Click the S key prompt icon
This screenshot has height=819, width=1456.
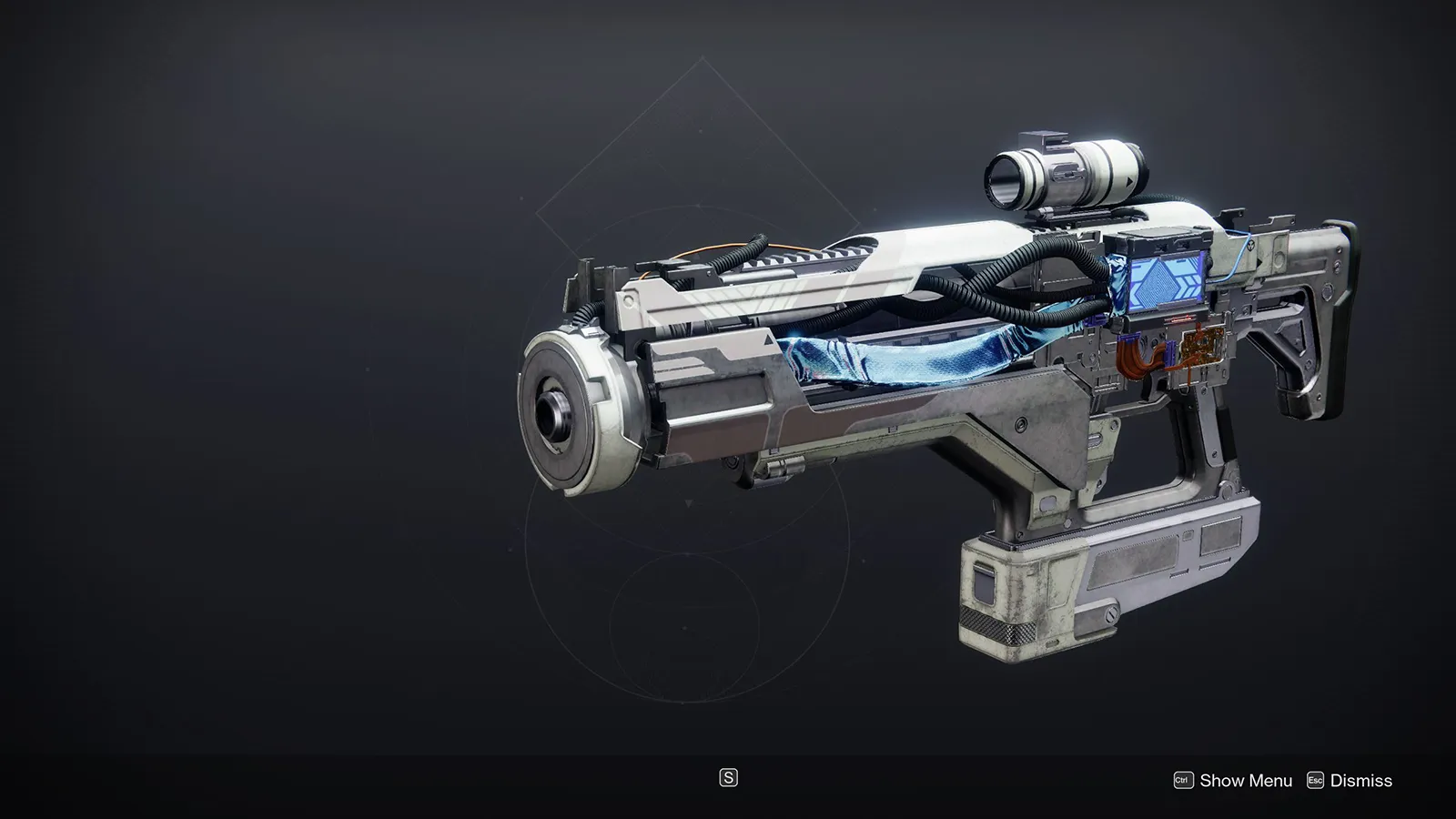click(728, 780)
